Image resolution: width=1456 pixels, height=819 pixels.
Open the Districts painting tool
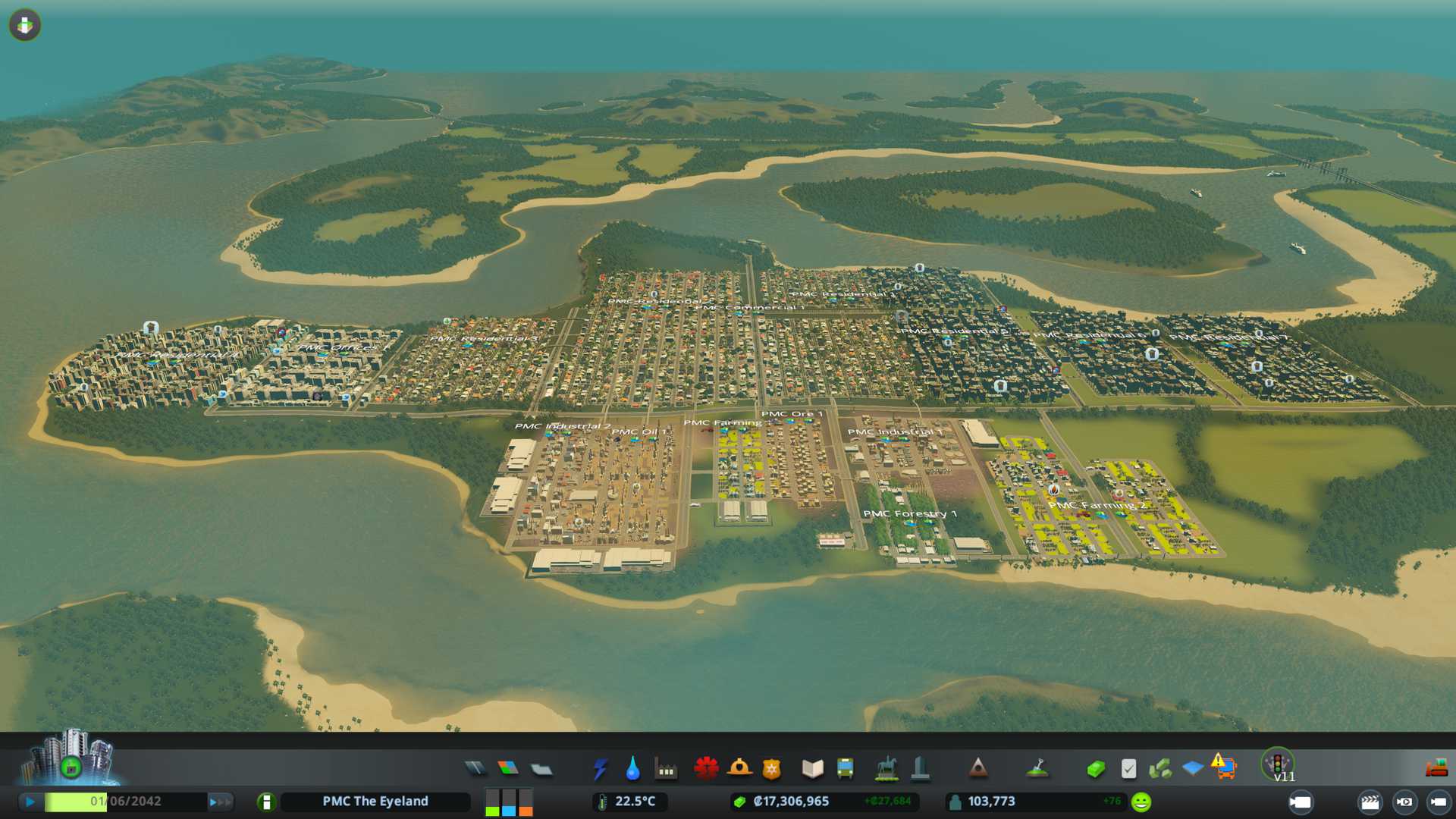tap(541, 770)
